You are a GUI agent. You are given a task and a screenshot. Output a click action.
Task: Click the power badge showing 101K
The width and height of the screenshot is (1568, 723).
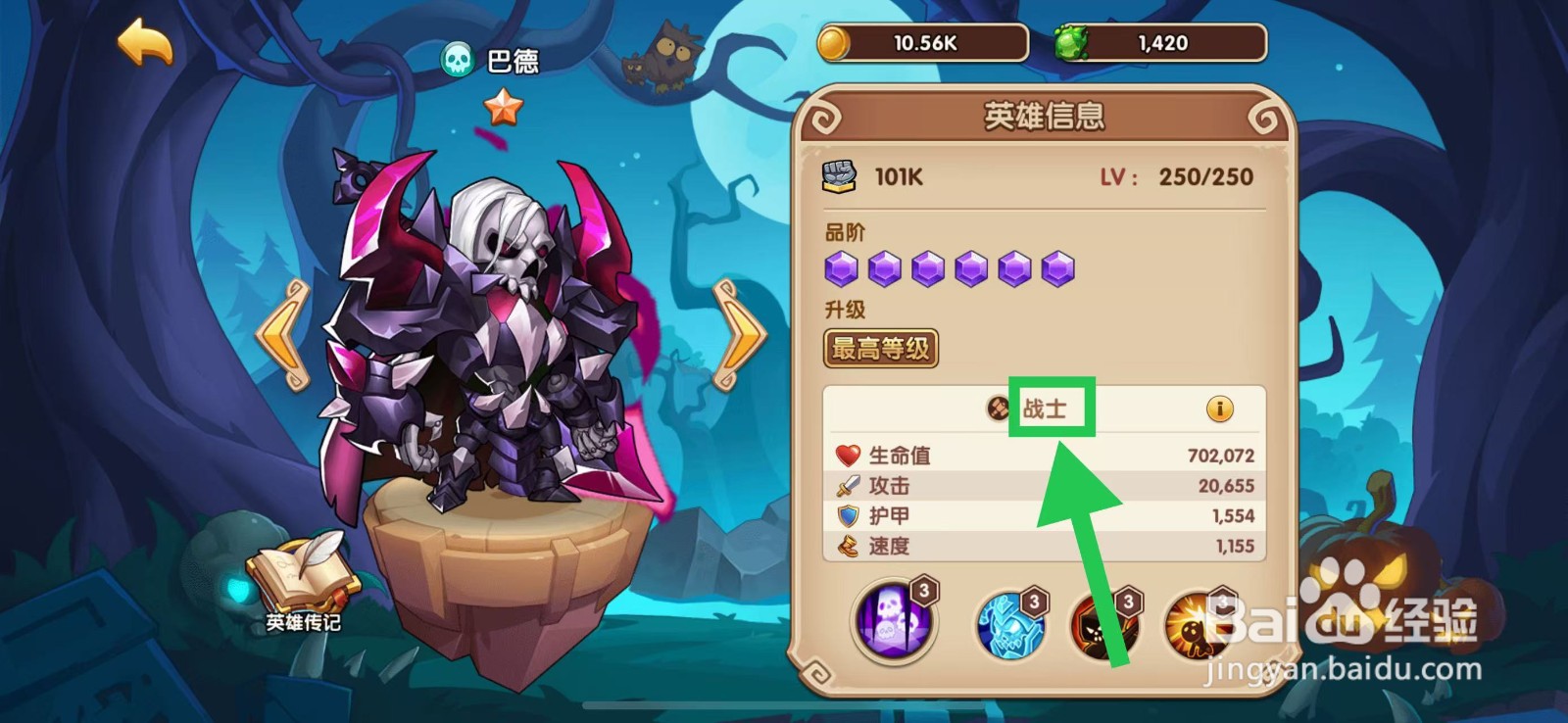click(x=838, y=174)
